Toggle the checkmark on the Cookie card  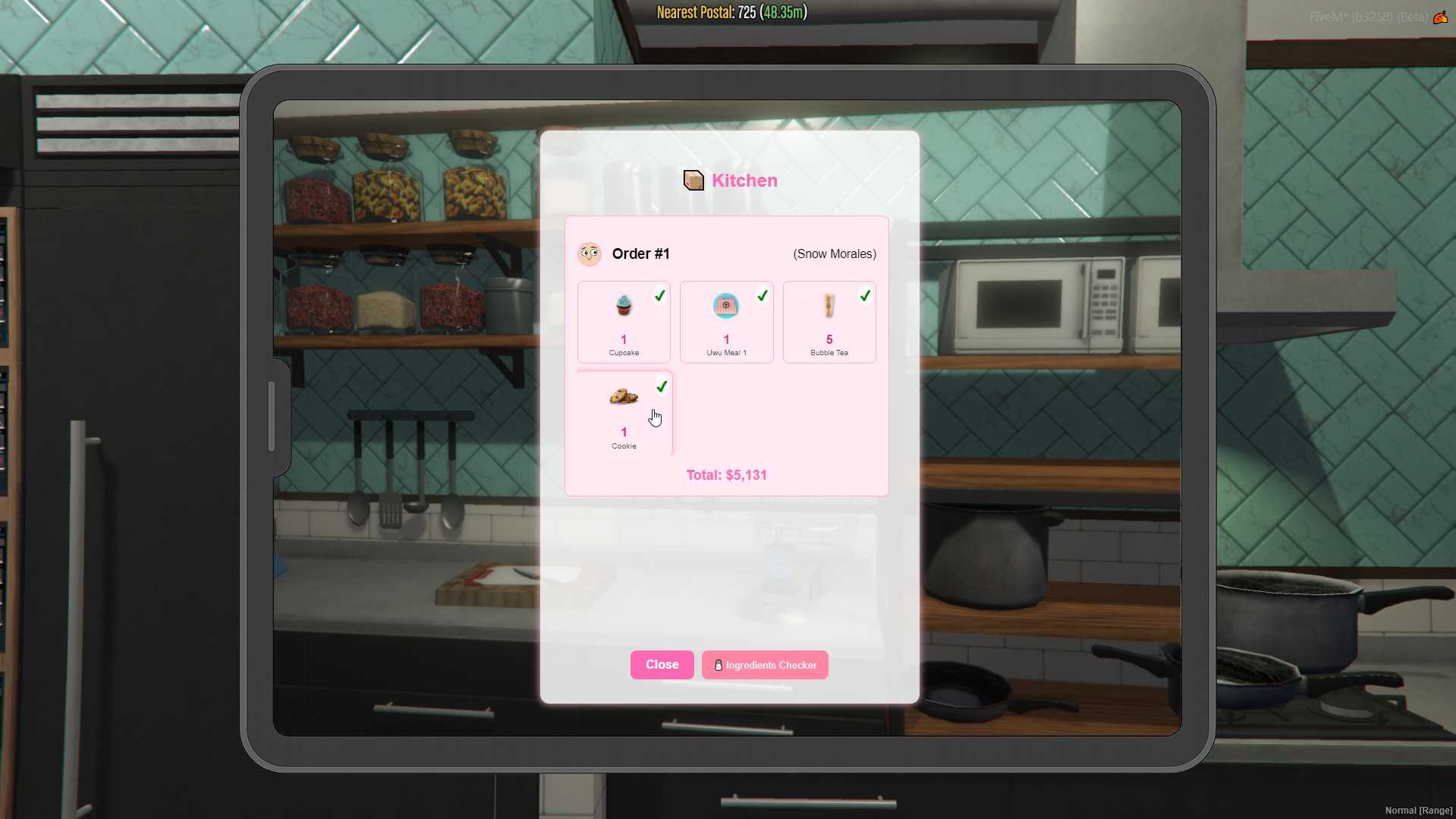point(661,386)
